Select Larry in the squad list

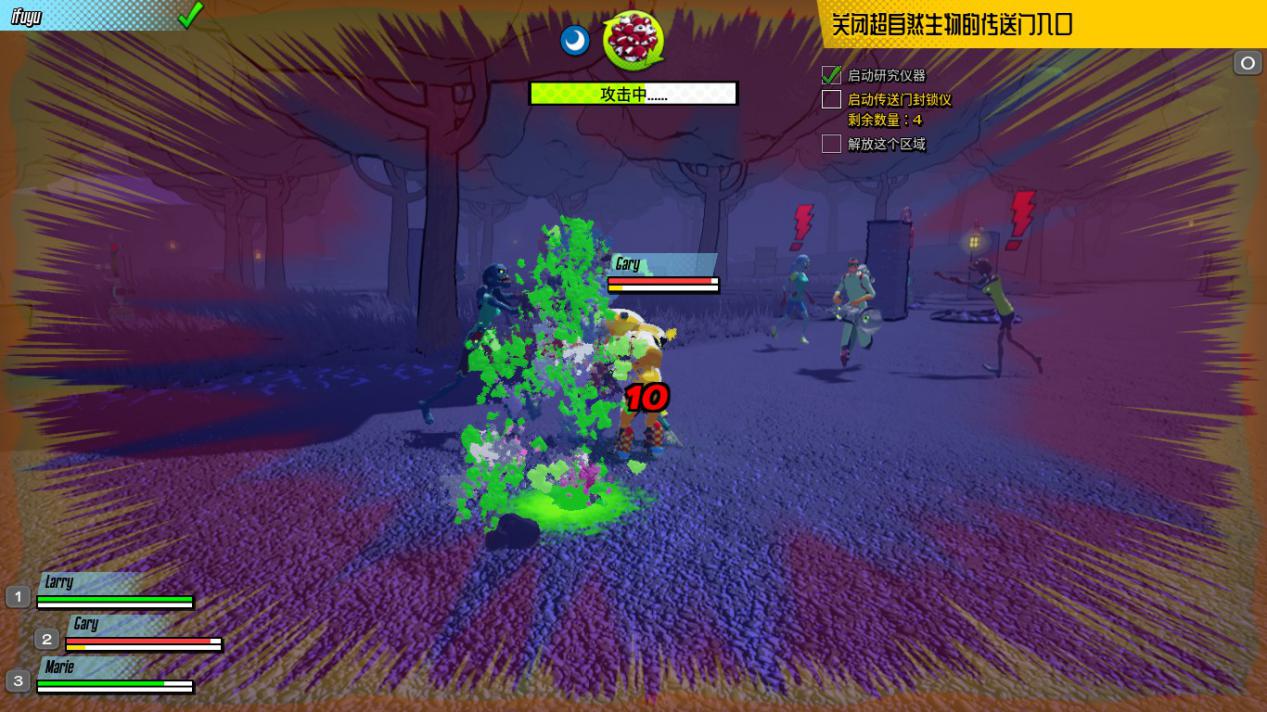pos(60,582)
